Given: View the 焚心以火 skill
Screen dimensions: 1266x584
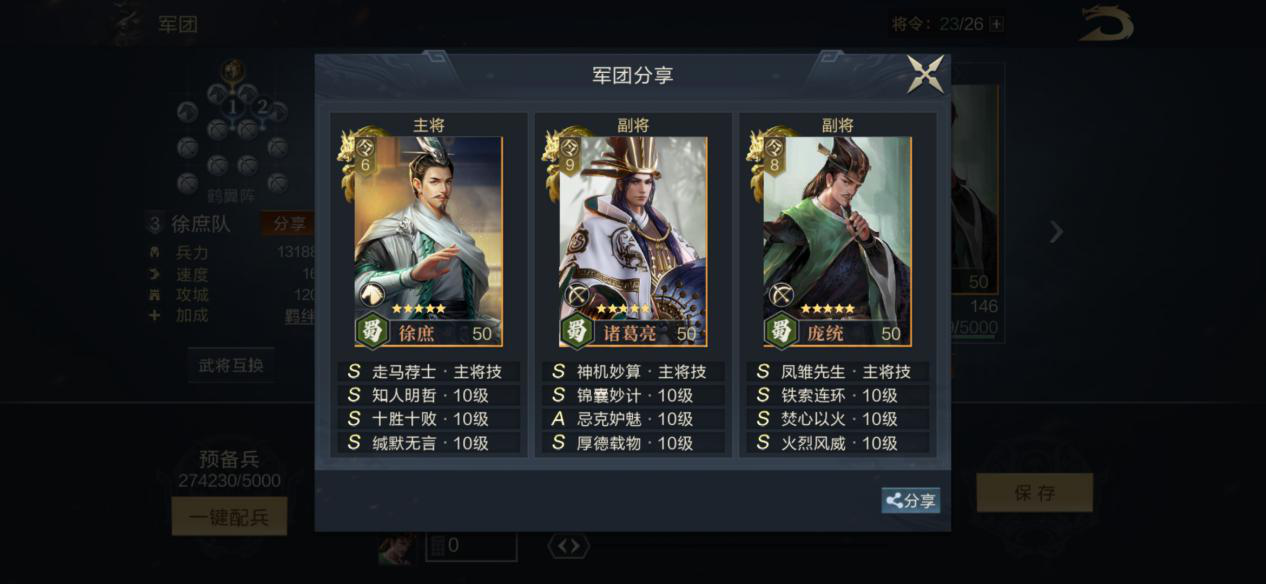Looking at the screenshot, I should click(838, 419).
